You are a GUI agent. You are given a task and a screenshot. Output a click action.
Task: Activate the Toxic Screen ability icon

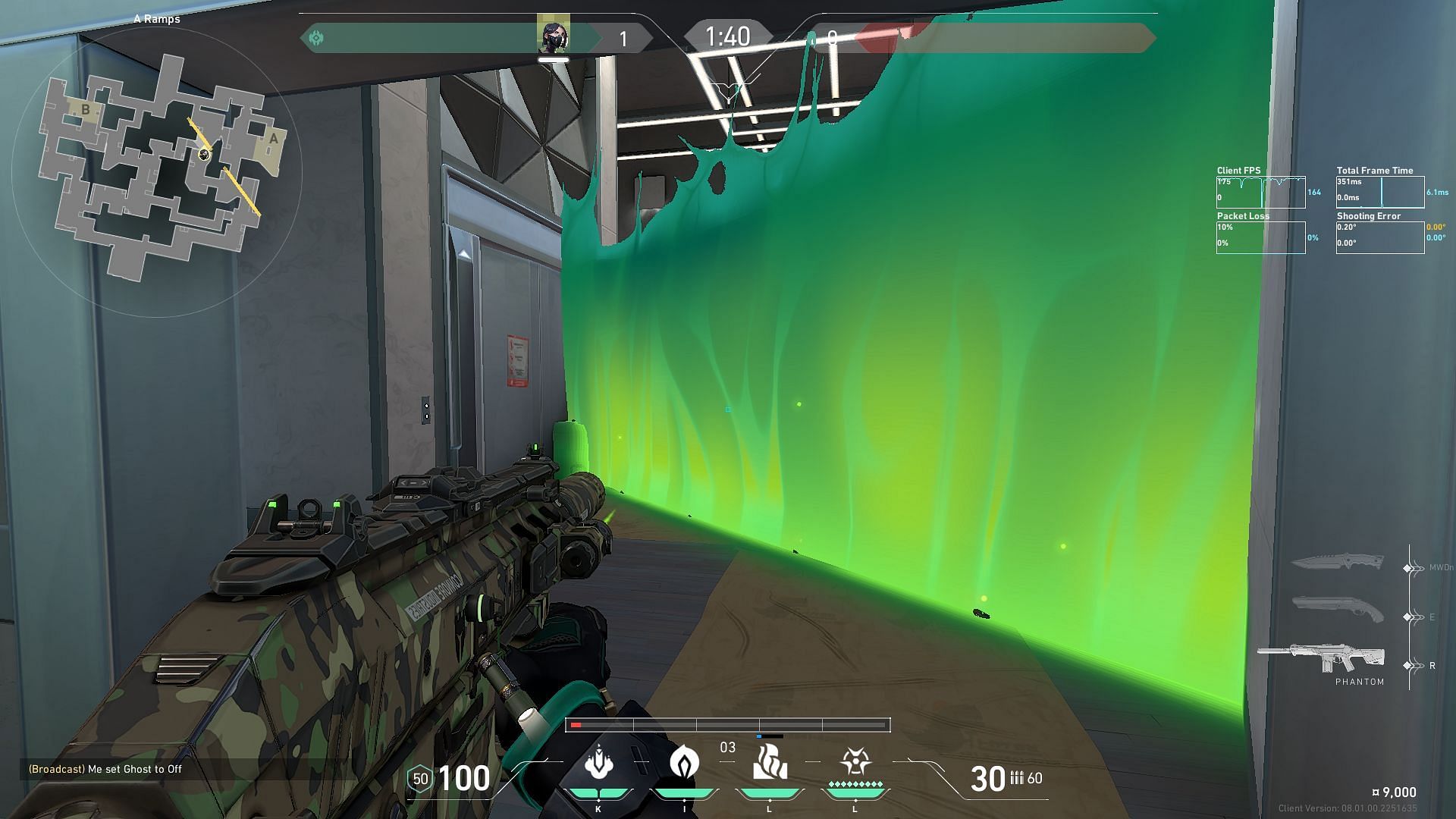click(769, 762)
